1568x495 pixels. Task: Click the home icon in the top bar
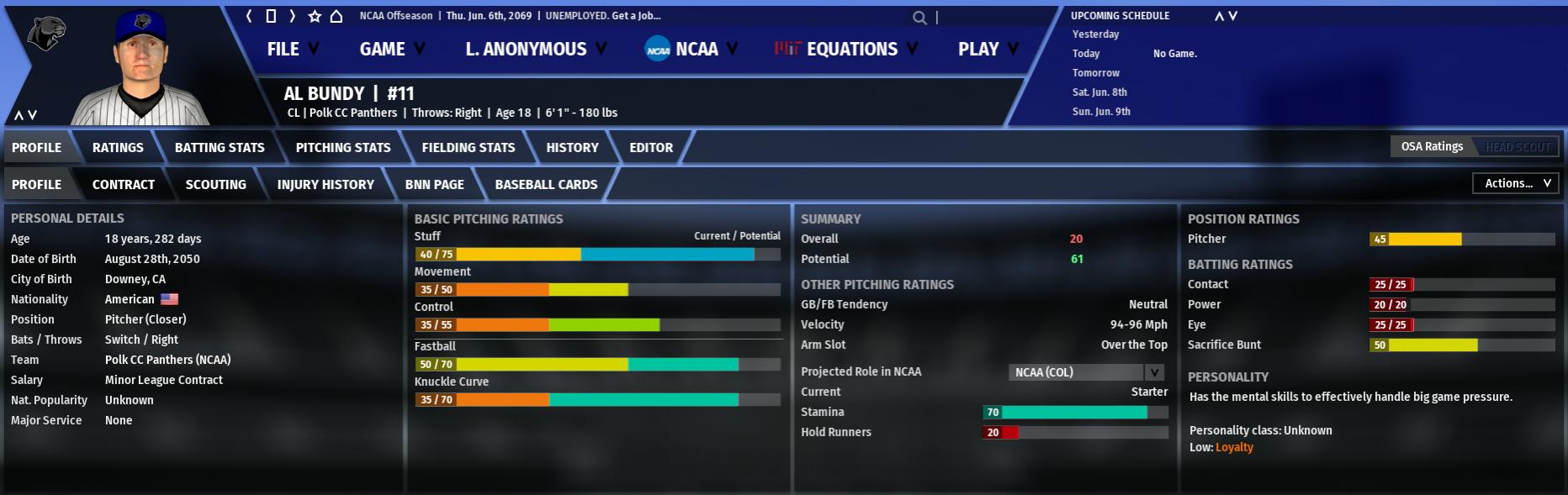pyautogui.click(x=336, y=16)
